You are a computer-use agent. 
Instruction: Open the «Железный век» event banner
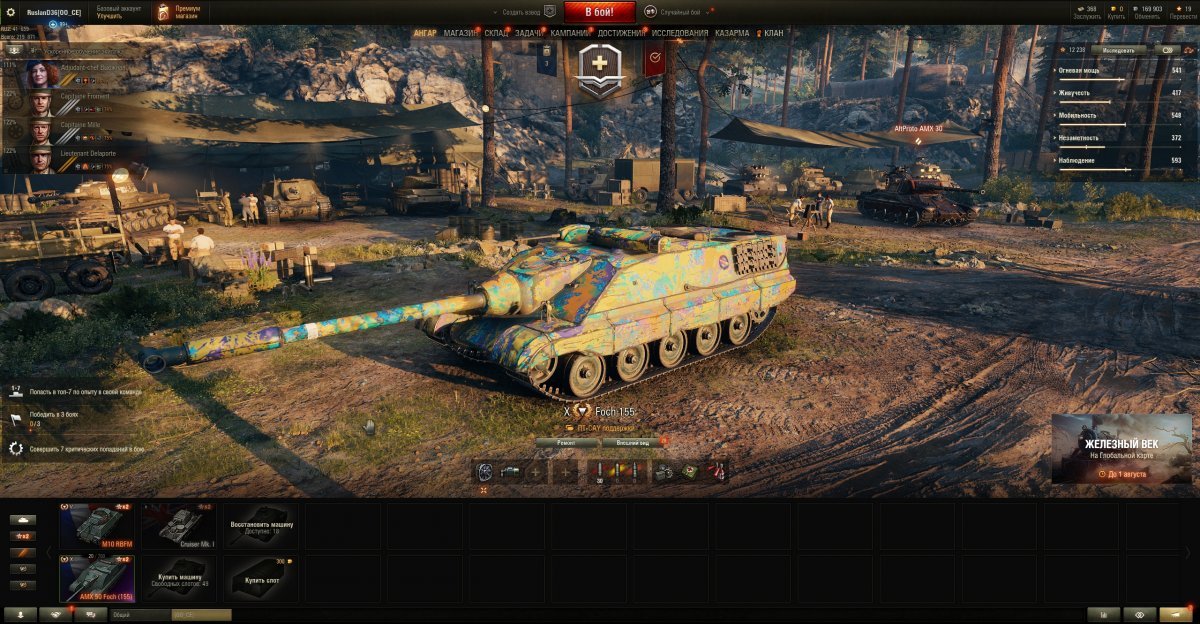point(1120,450)
